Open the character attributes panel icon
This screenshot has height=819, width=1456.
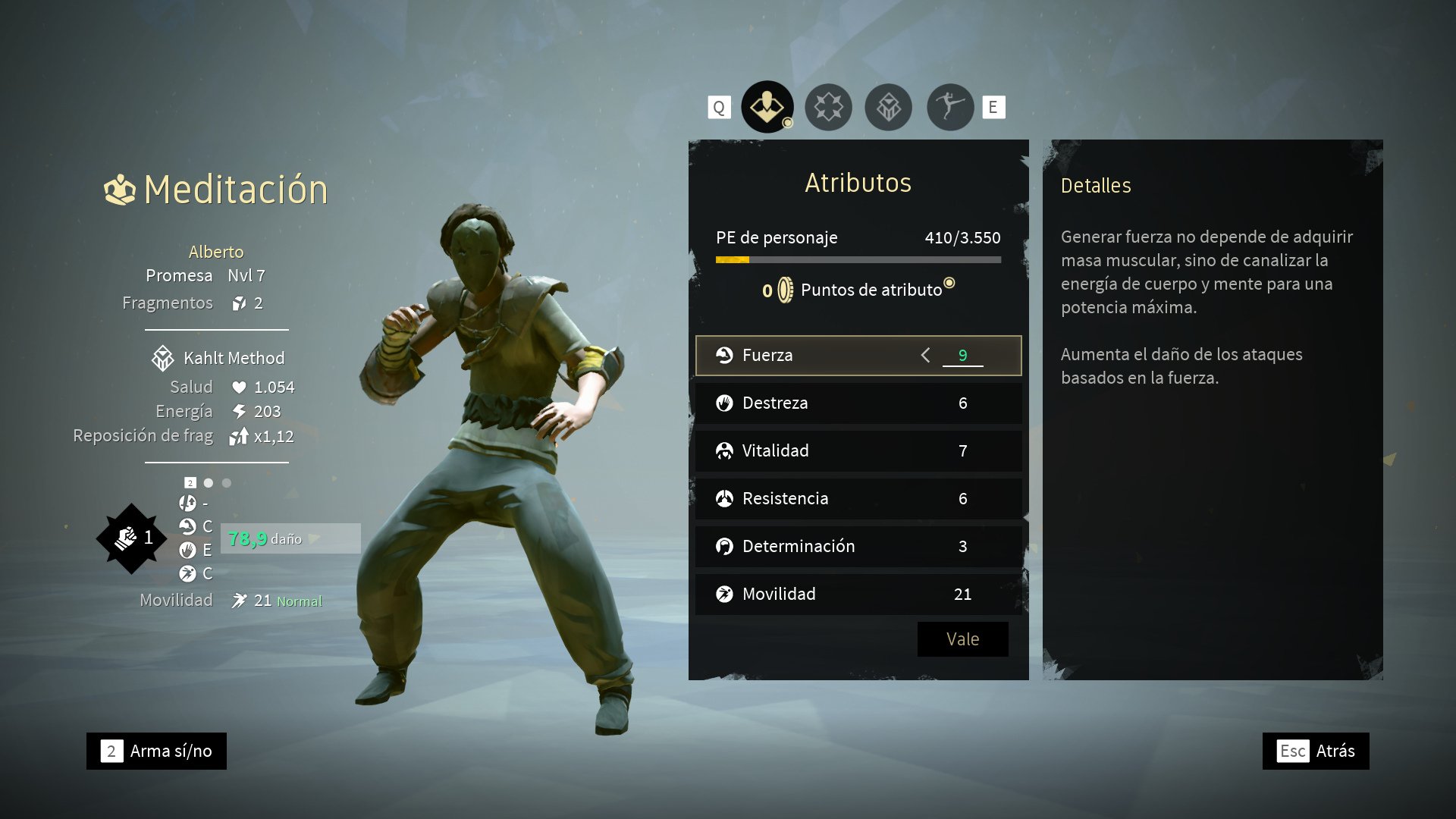[x=767, y=107]
